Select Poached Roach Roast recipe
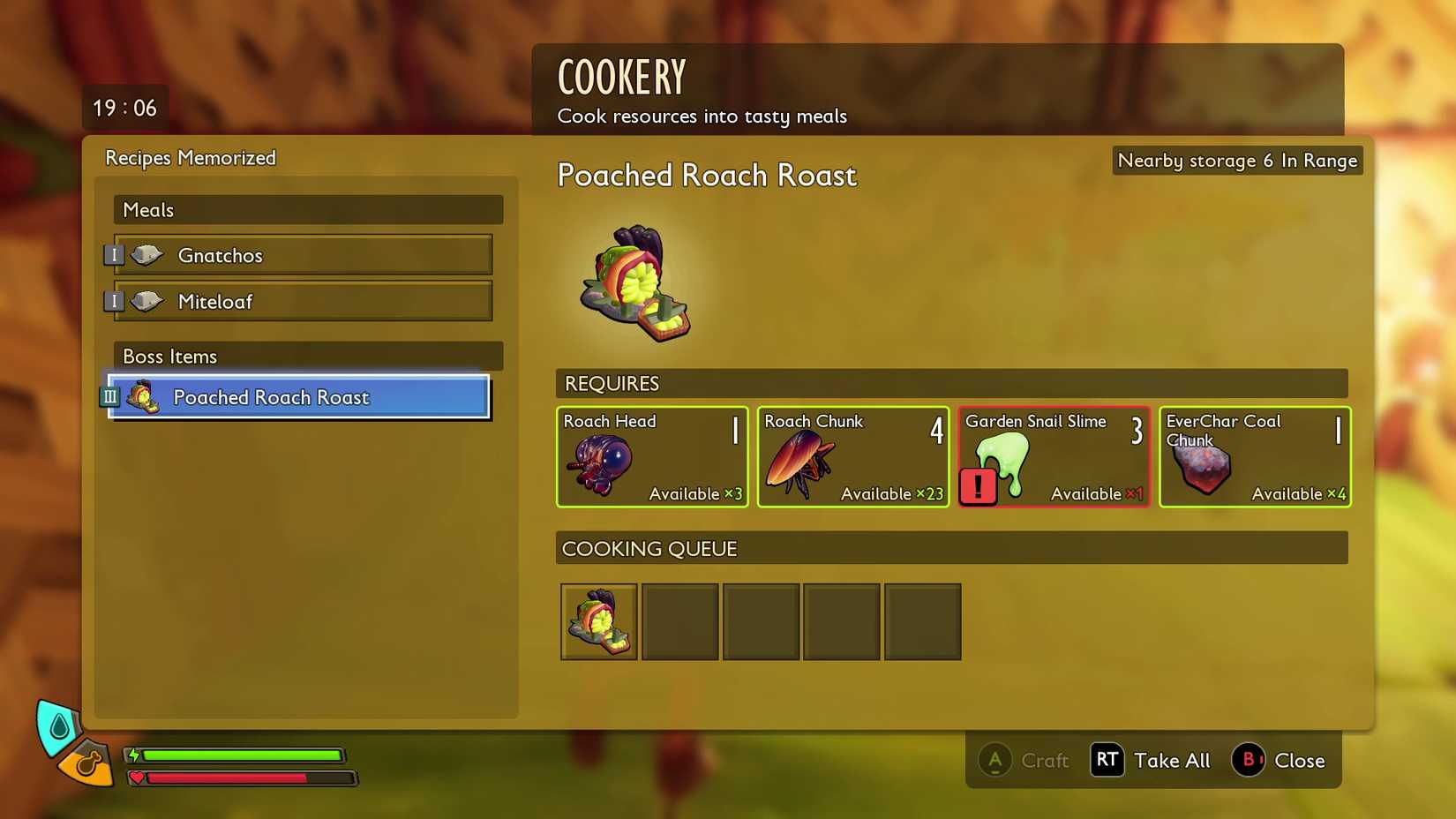The height and width of the screenshot is (819, 1456). [x=299, y=397]
